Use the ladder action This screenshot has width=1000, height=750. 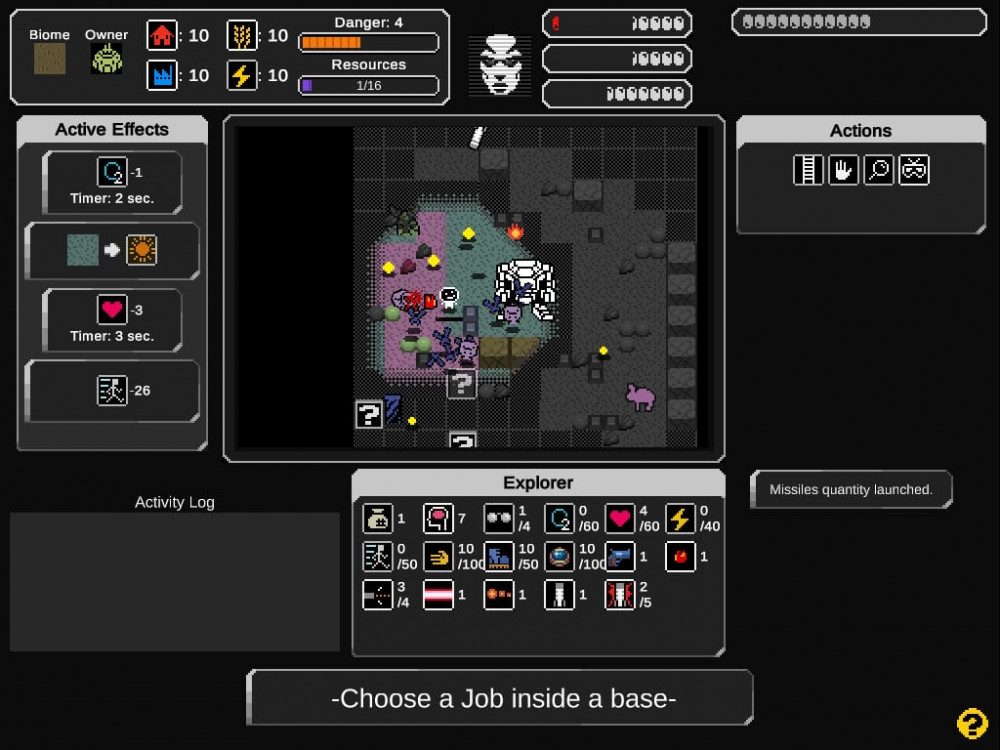pos(808,170)
